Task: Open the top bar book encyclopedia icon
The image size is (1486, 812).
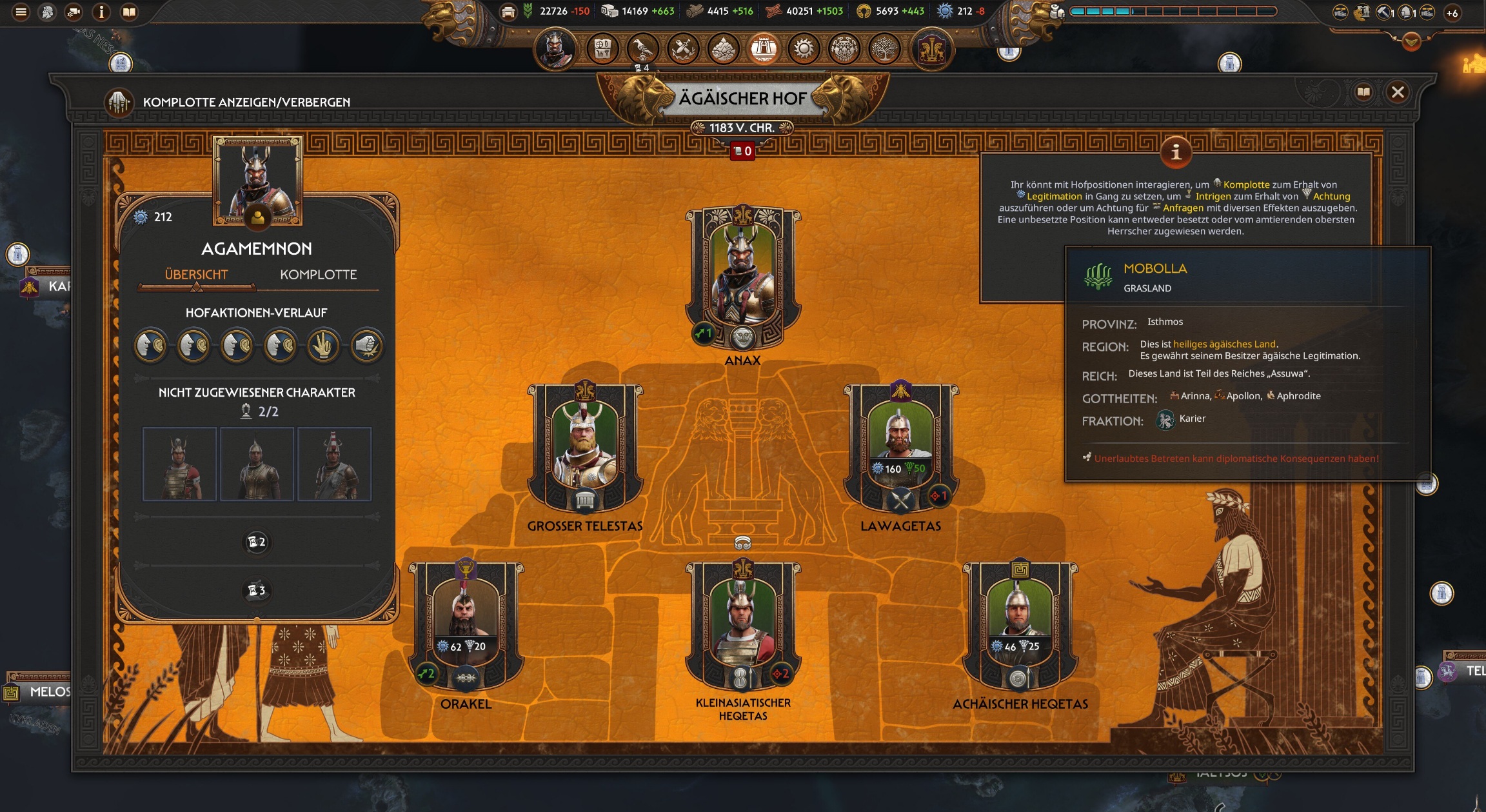Action: 129,12
